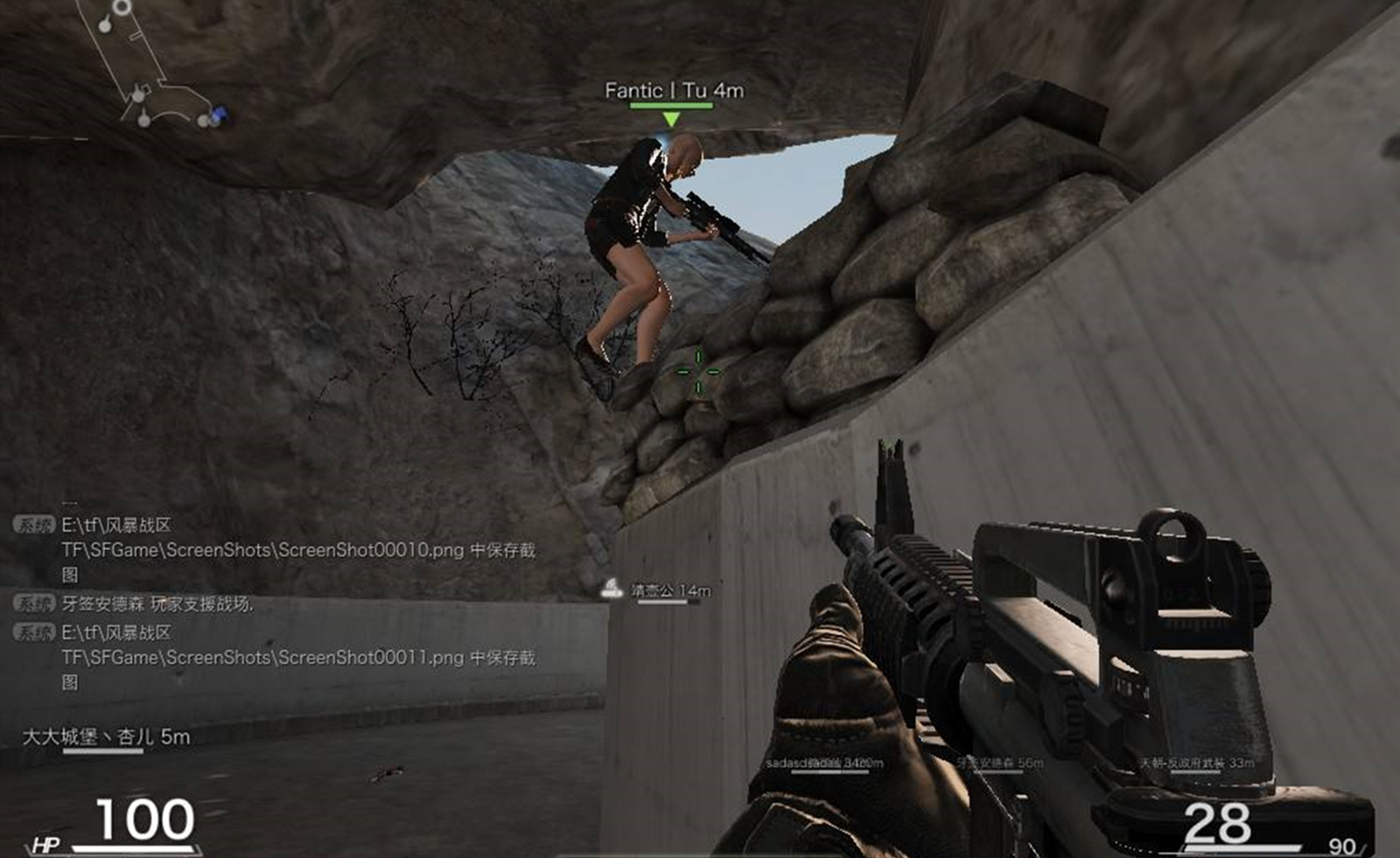Click the ScreenShot00011.png saved chat message
Screen dimensions: 1400x858
click(297, 657)
